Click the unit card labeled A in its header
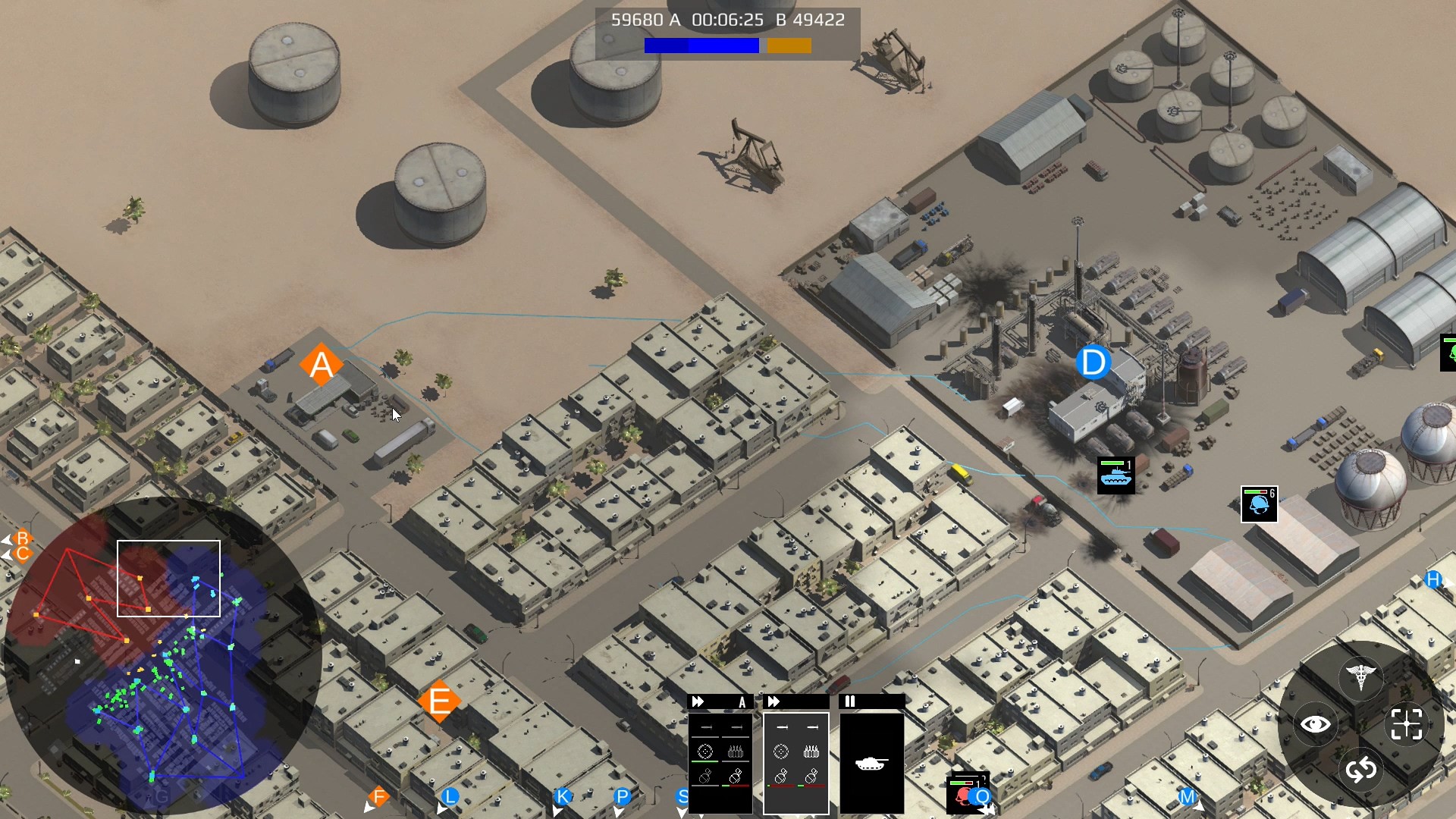Screen dimensions: 1456x819 [742, 702]
